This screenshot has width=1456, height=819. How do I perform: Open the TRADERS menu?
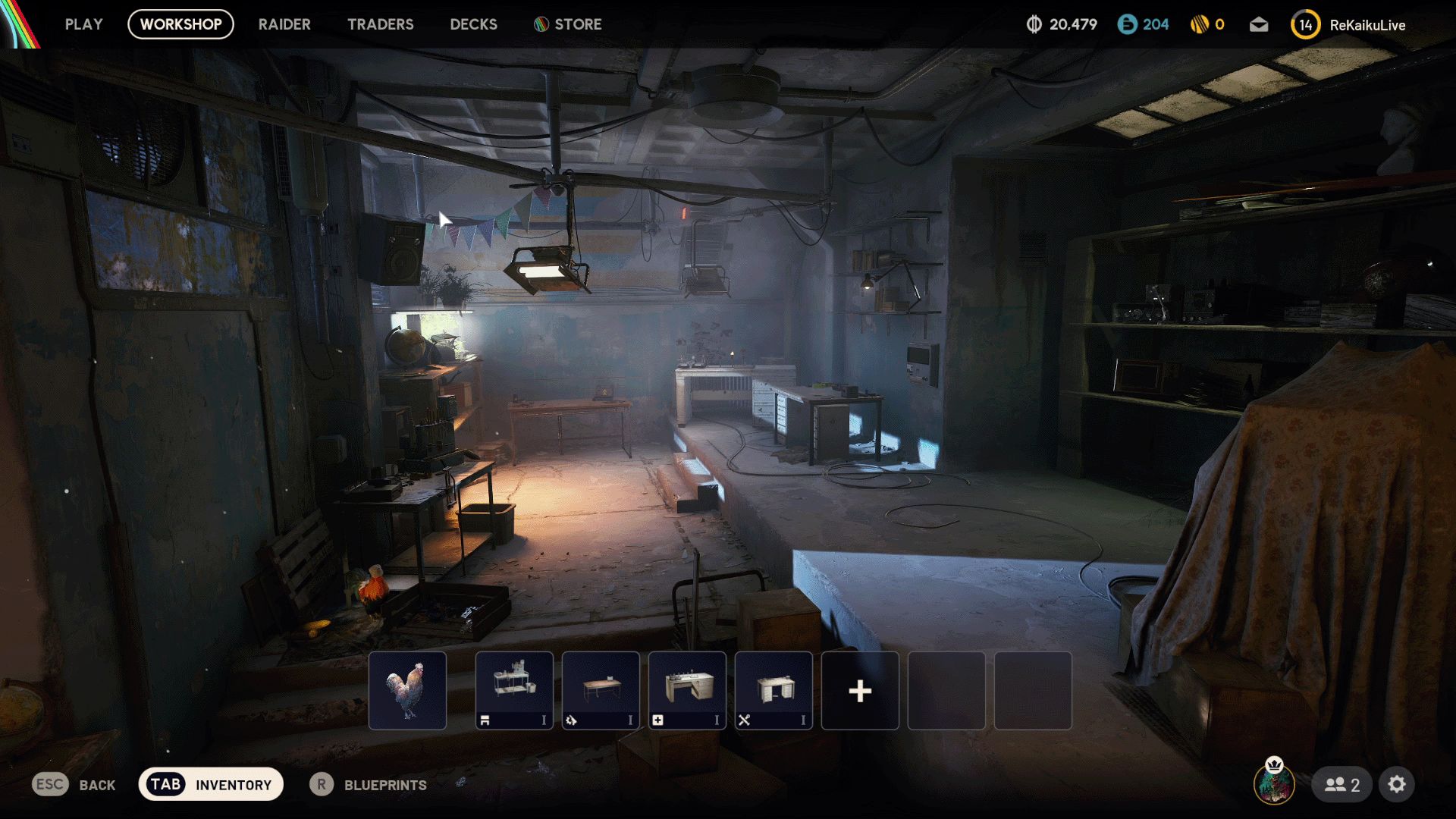380,24
